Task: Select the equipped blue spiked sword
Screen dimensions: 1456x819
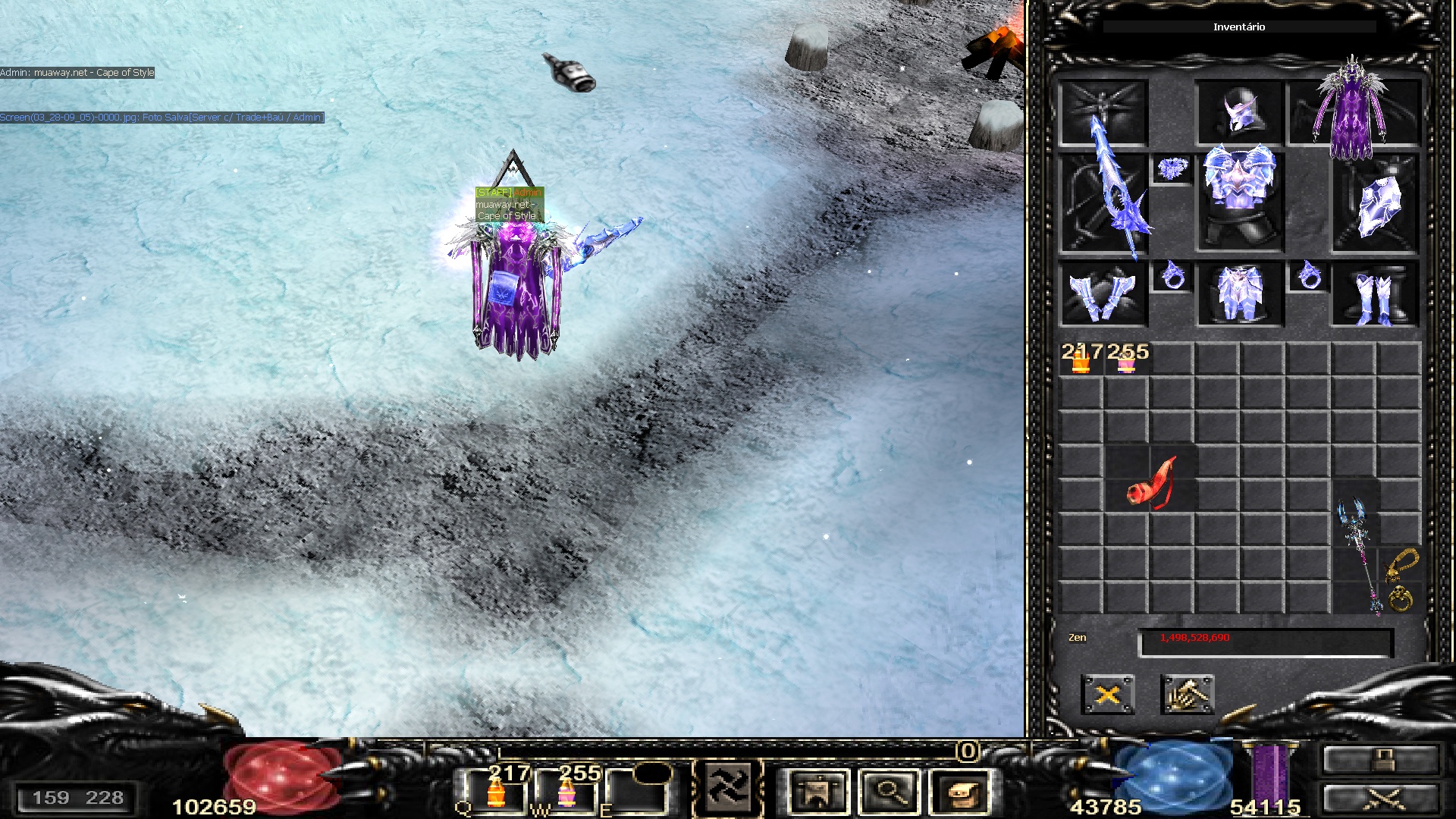Action: tap(1103, 201)
